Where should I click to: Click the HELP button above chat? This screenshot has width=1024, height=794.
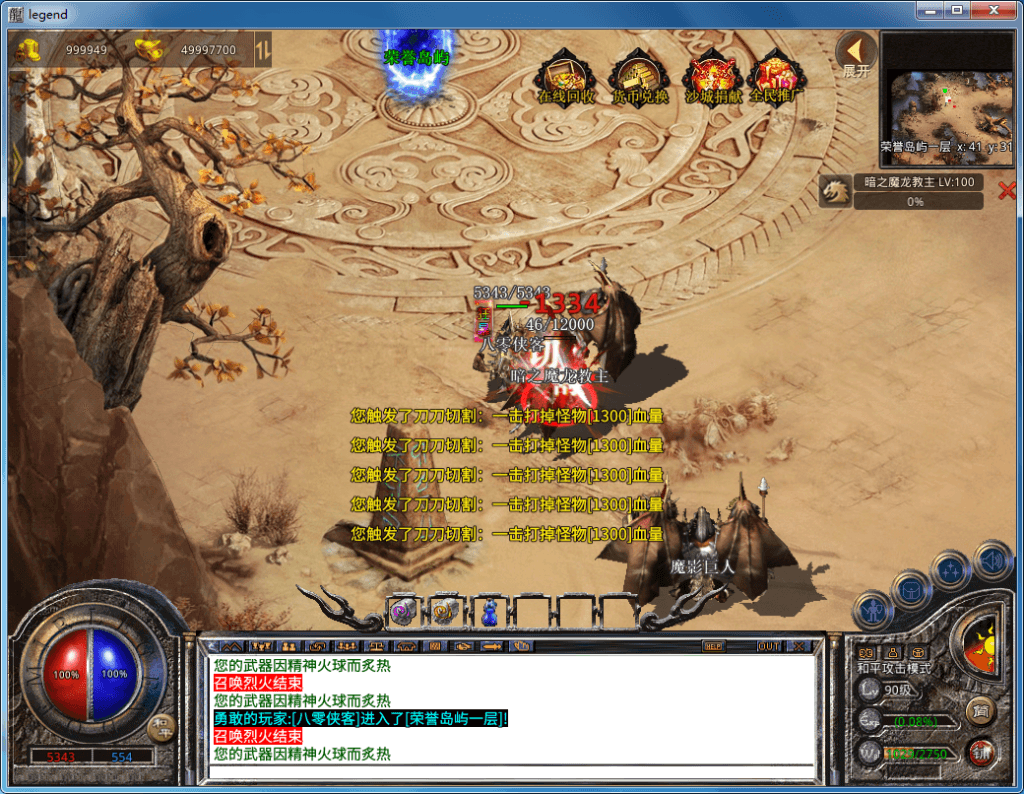(714, 646)
